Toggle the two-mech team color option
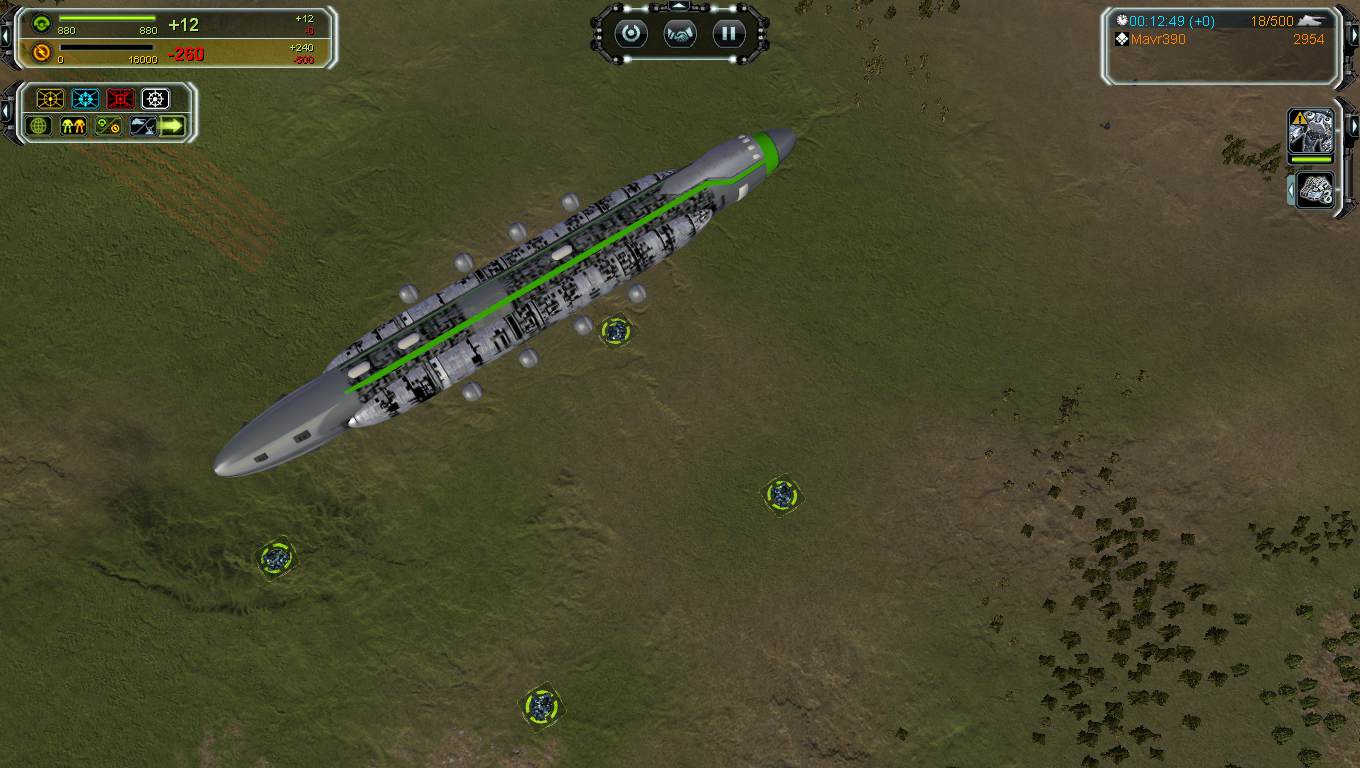The height and width of the screenshot is (768, 1360). 73,126
